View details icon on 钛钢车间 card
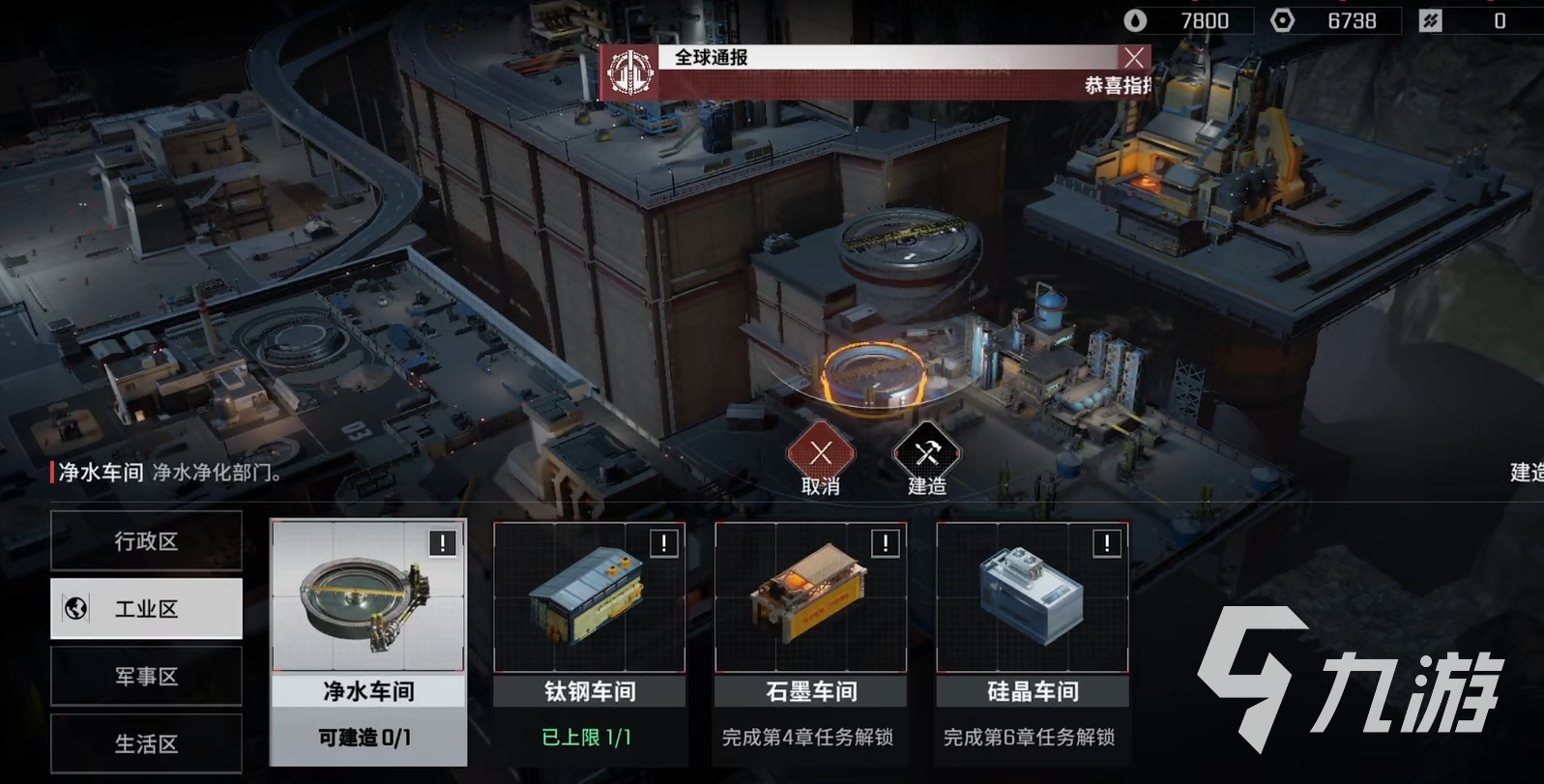 tap(664, 543)
